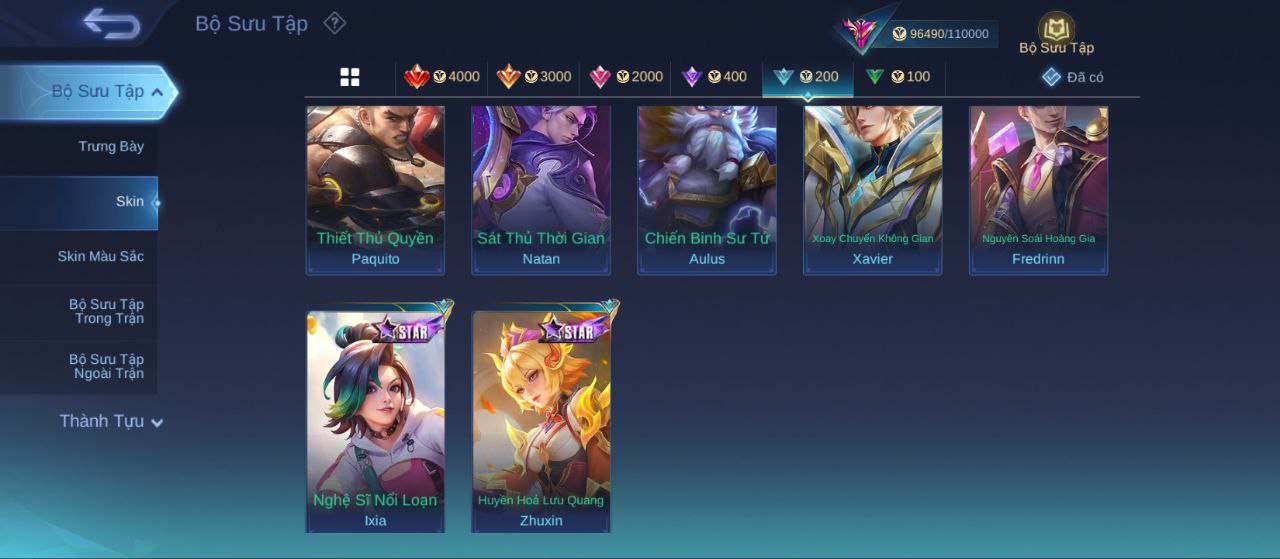
Task: Switch to the 100 points tier tab
Action: 898,77
